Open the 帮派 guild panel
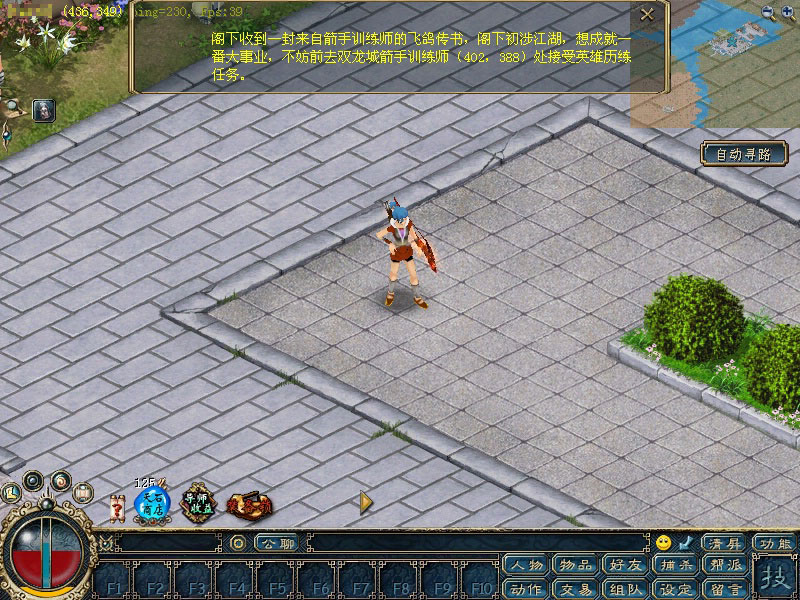 (726, 566)
